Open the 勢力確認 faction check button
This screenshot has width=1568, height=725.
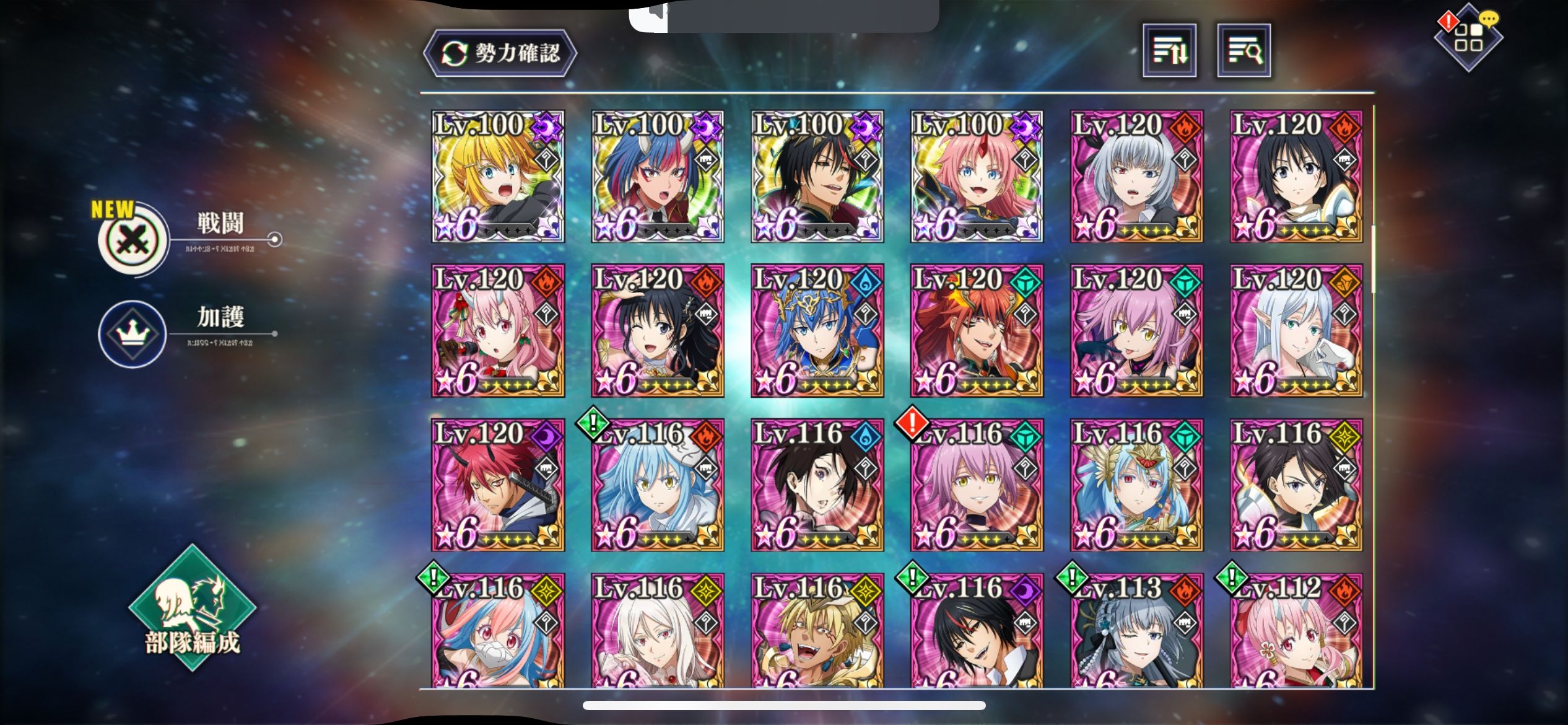click(500, 53)
